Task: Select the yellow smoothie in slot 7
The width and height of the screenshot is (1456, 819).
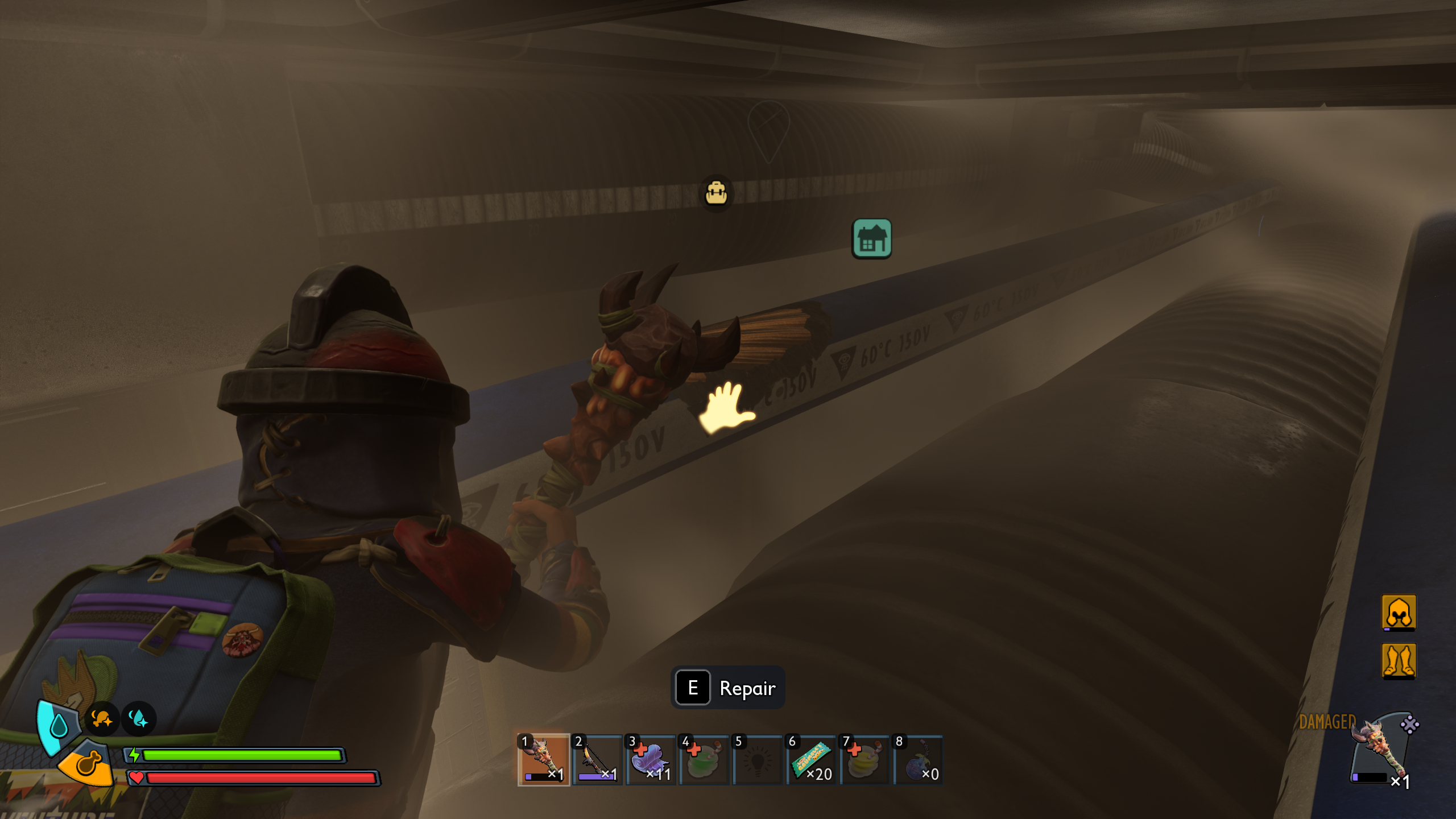Action: pyautogui.click(x=864, y=760)
